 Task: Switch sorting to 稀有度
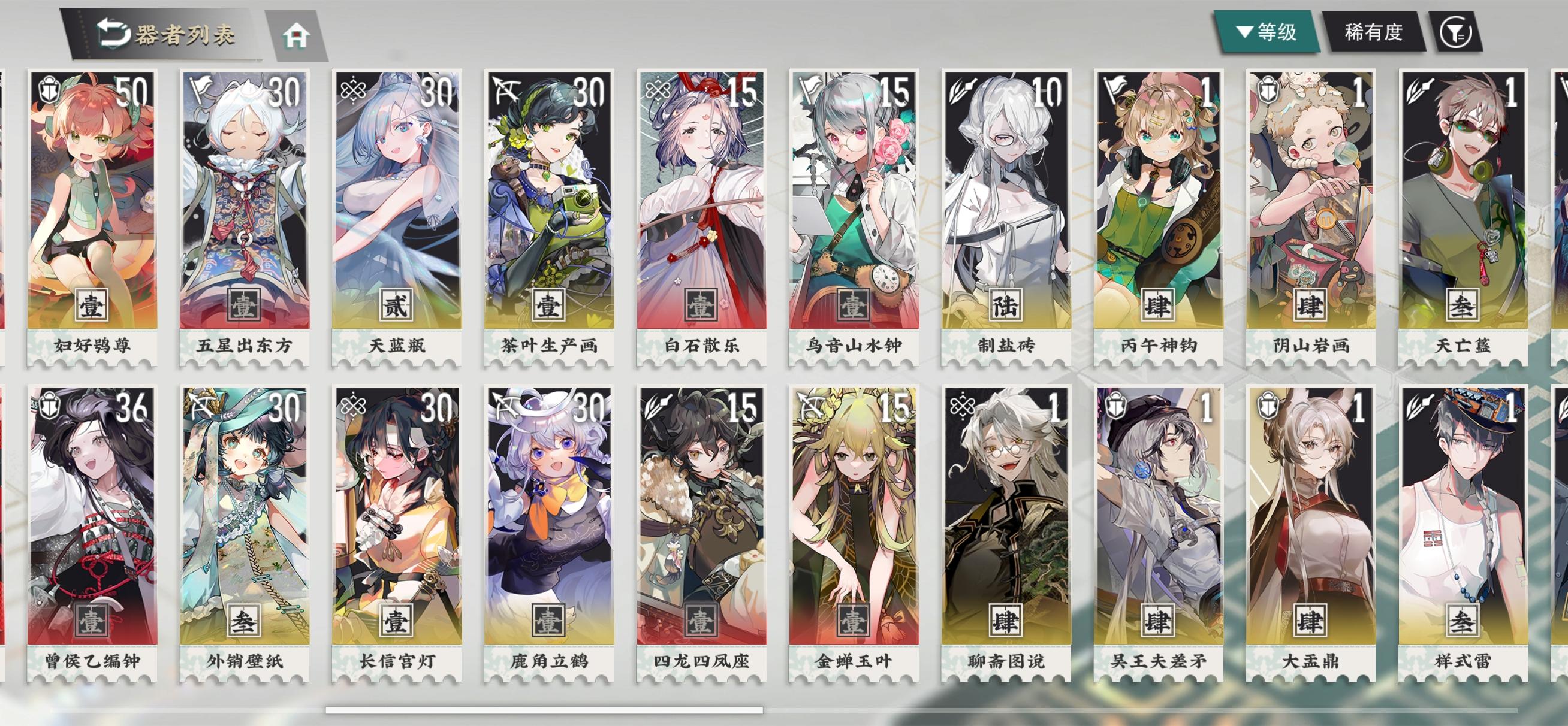(1374, 34)
